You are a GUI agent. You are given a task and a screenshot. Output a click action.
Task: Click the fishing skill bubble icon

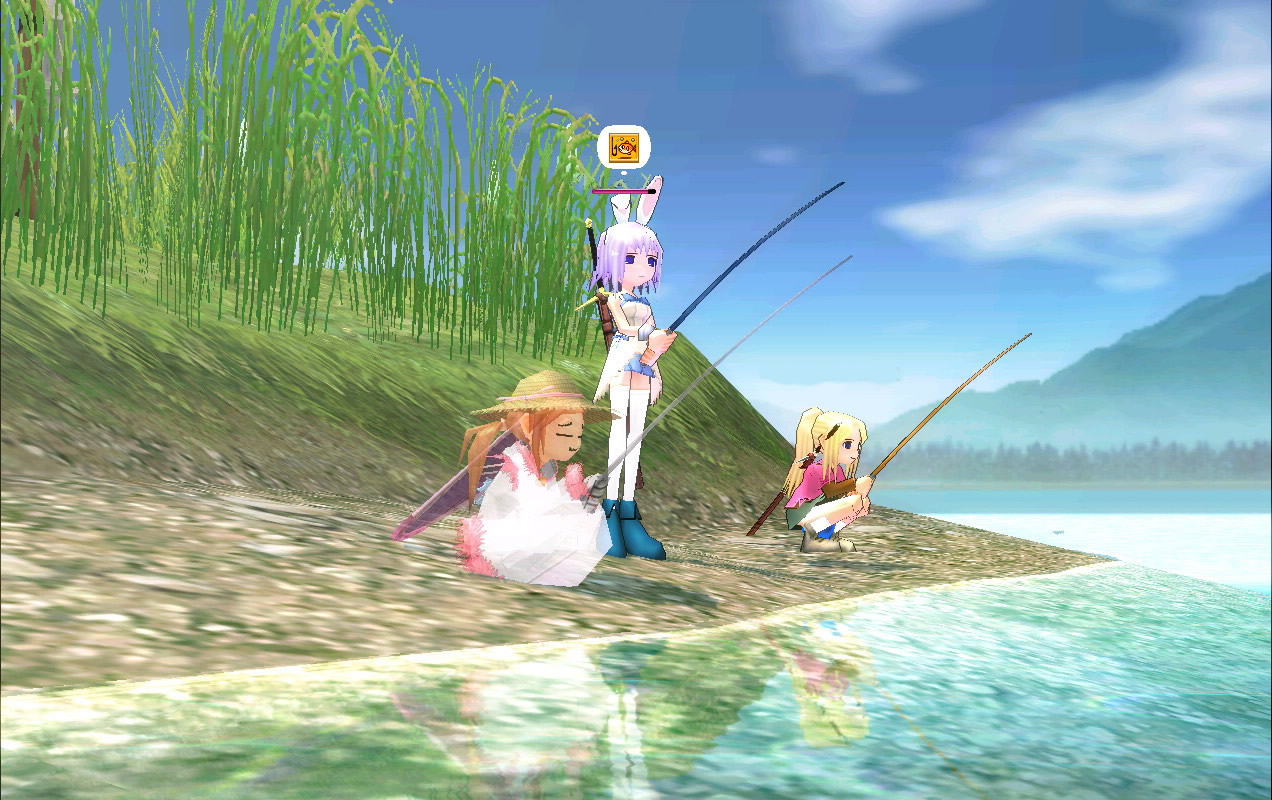click(x=624, y=148)
